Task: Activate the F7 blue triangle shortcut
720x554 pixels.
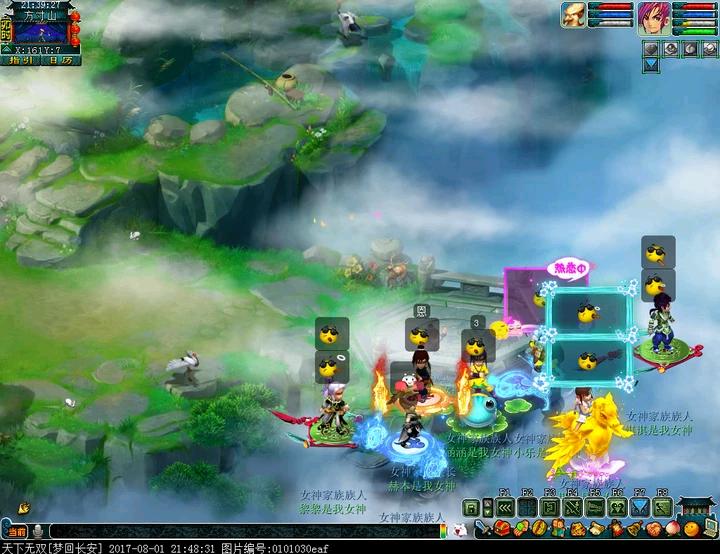Action: click(x=640, y=507)
